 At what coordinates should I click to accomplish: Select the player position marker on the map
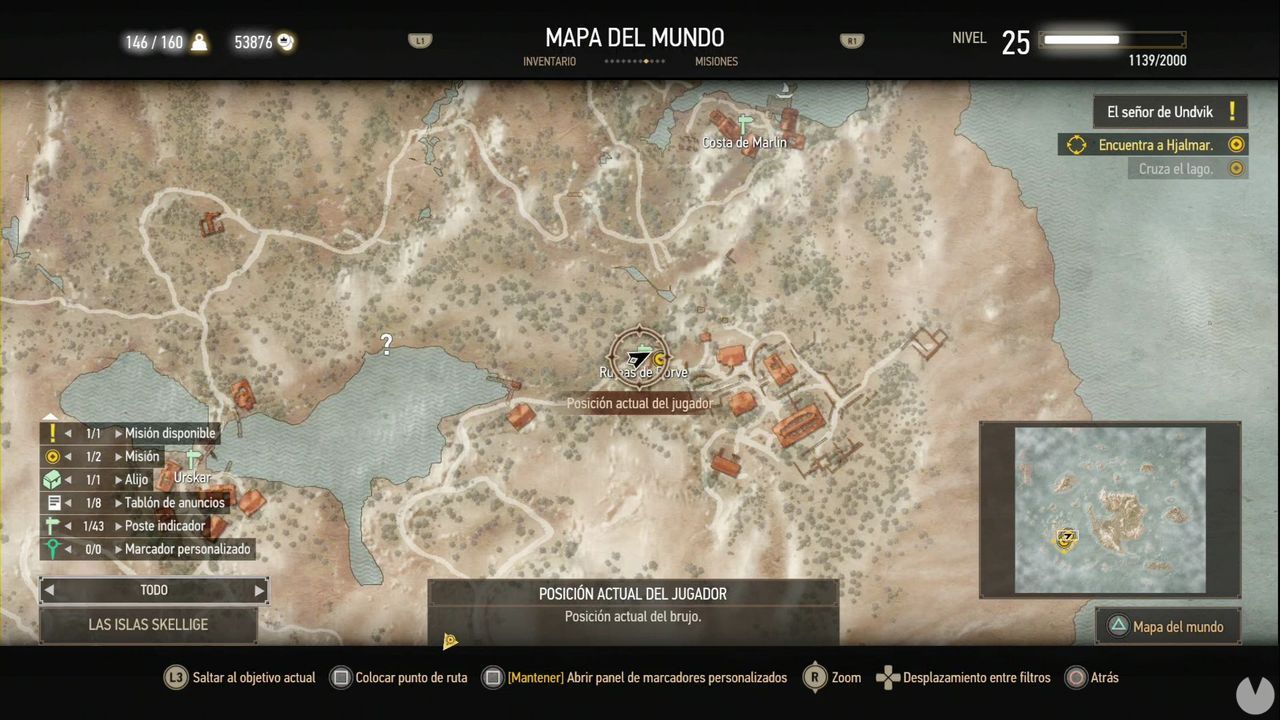[640, 355]
